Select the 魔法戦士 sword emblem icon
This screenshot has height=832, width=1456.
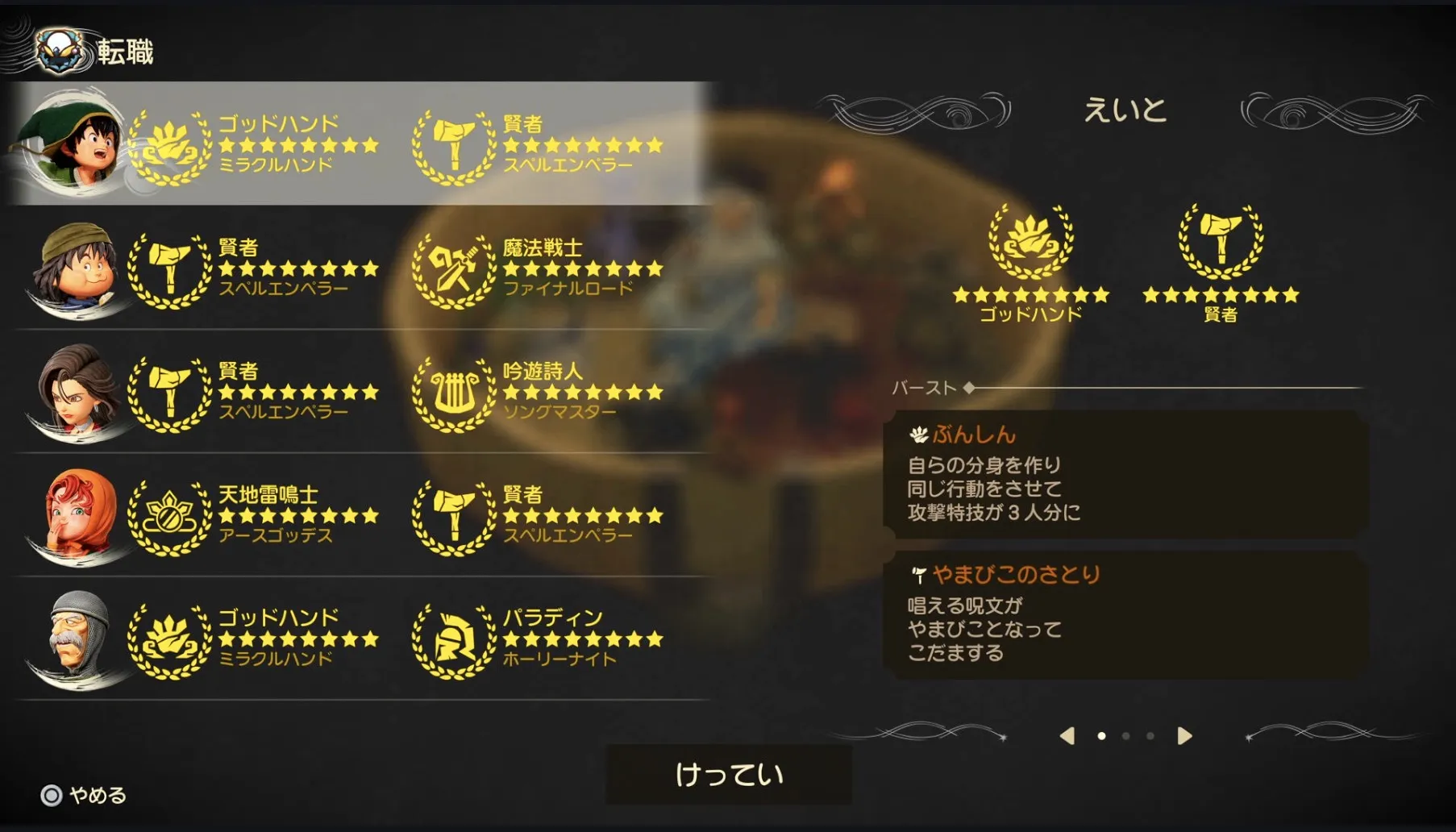tap(456, 268)
